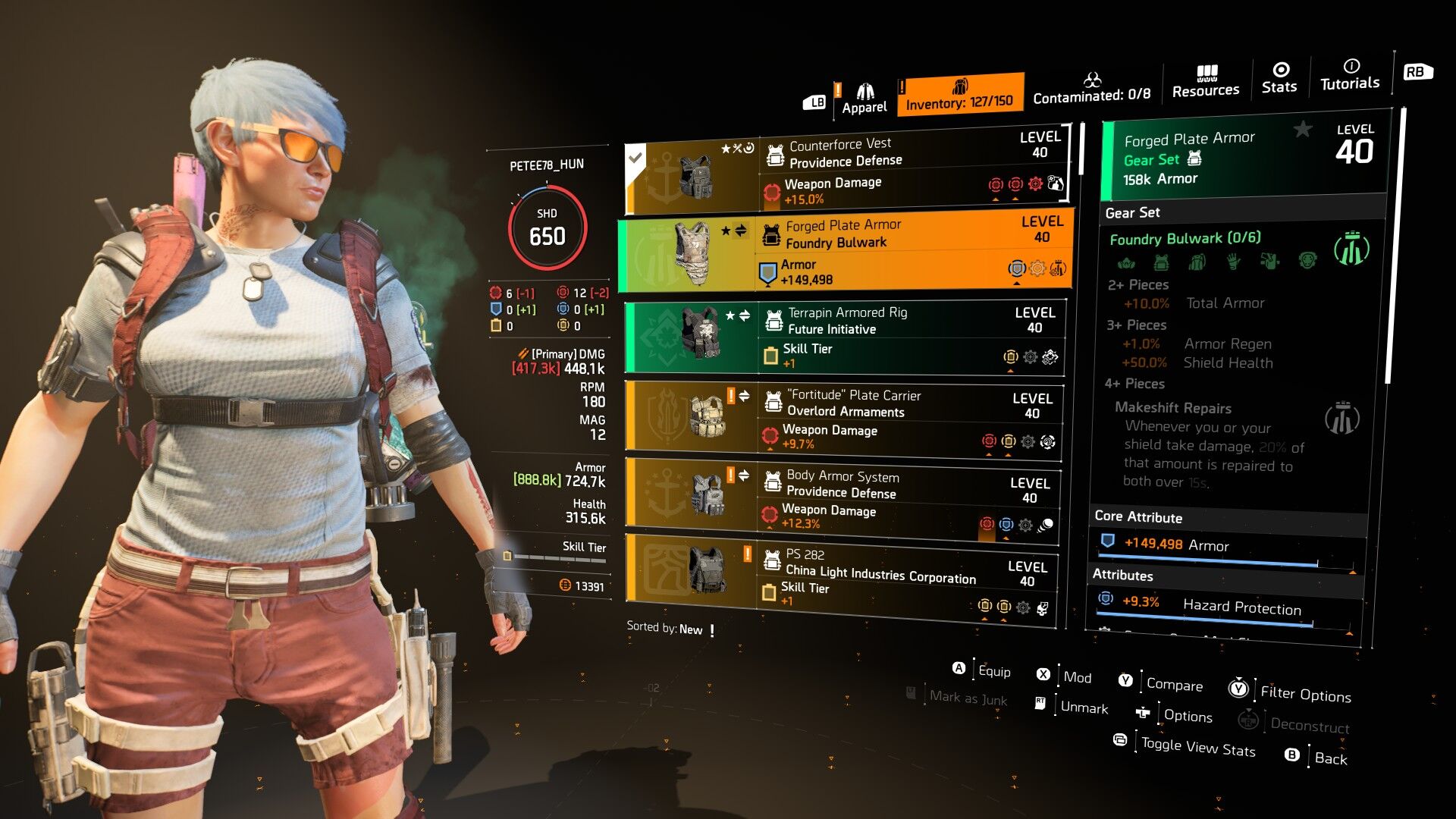Unmark the selected item
The image size is (1456, 819).
click(x=1084, y=708)
